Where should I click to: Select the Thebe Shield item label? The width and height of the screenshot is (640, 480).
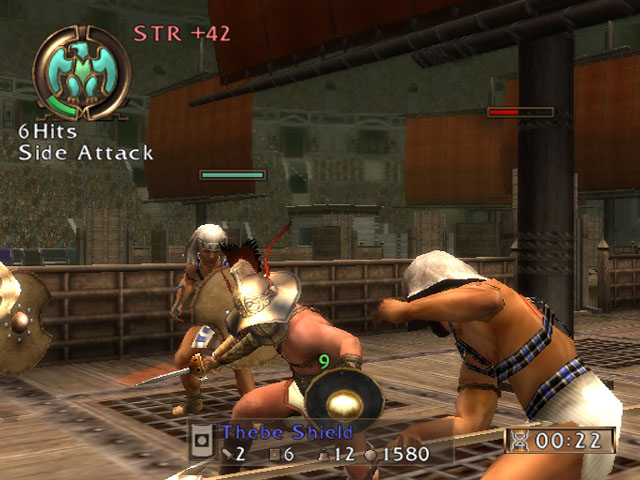(288, 433)
